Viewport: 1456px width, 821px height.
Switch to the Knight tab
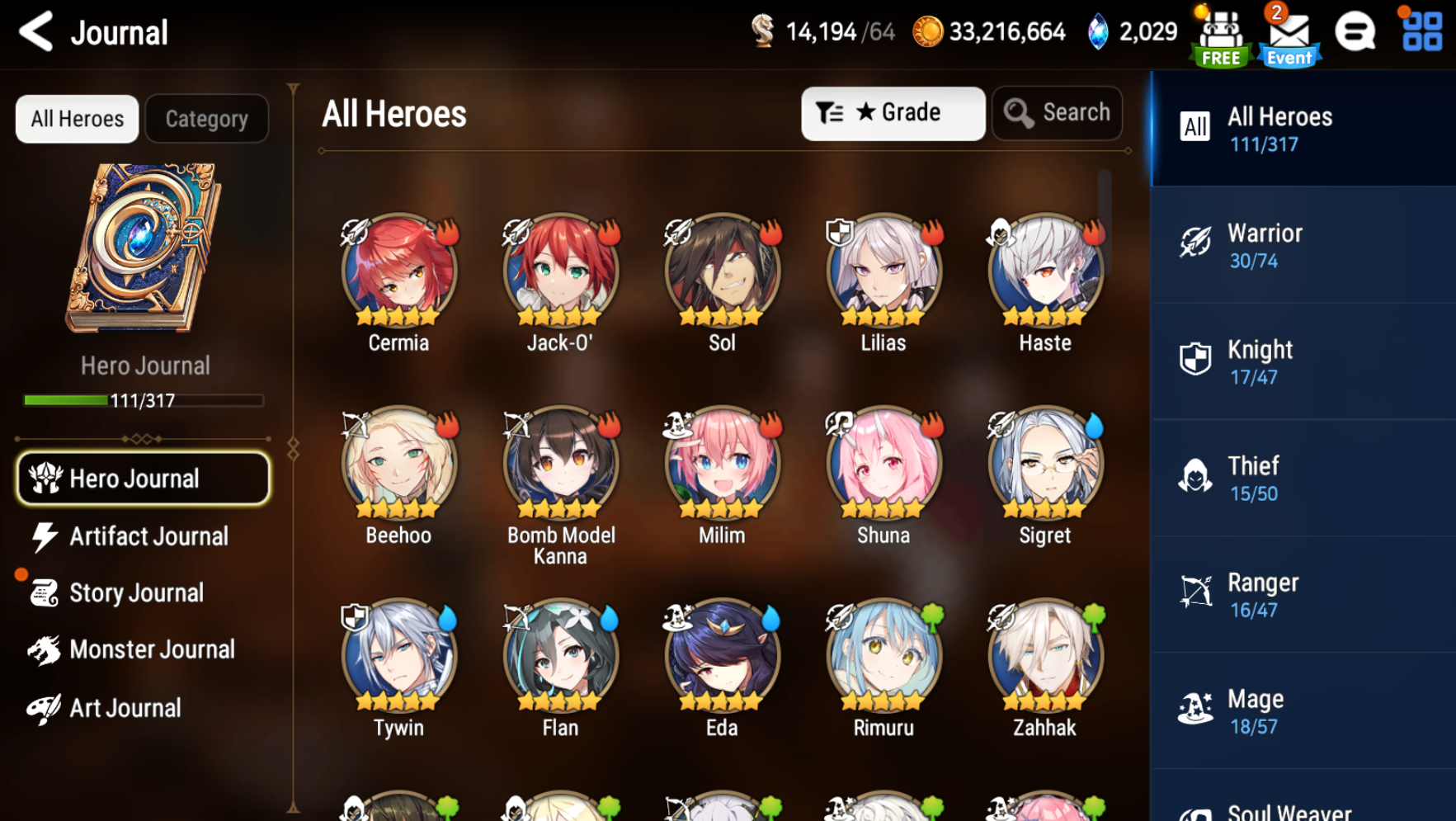point(1302,361)
